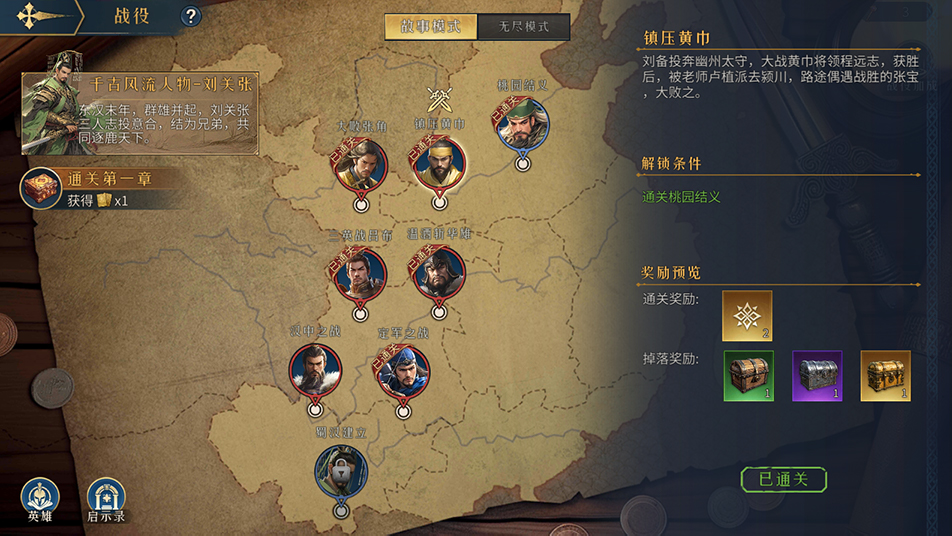This screenshot has height=536, width=952.
Task: Select the 大败张角 stage node
Action: click(x=361, y=164)
